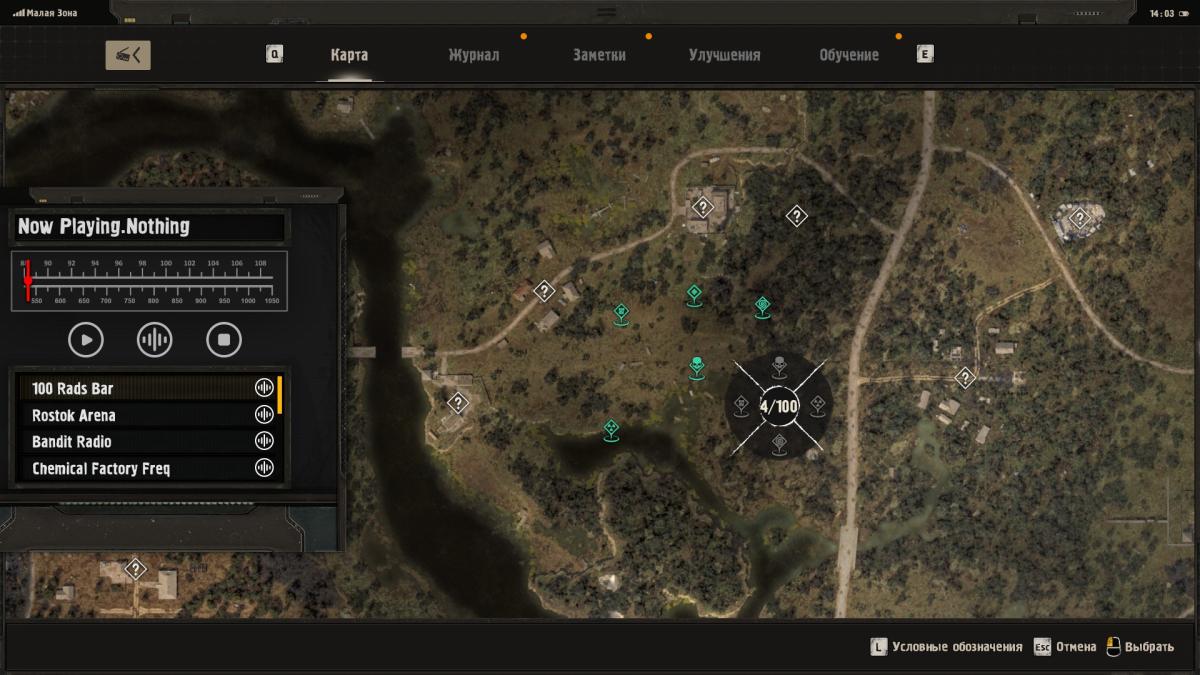Viewport: 1200px width, 675px height.
Task: Switch to the Журнал tab
Action: coord(473,55)
